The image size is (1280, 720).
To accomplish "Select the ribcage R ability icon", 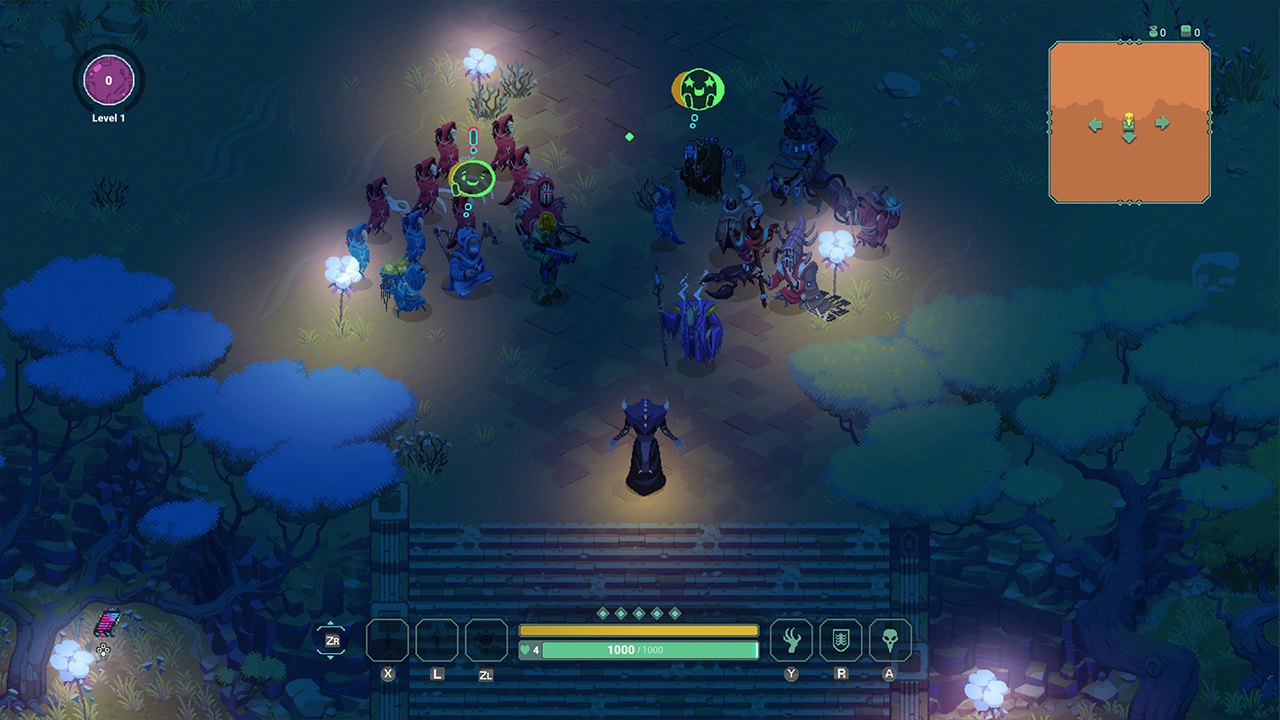I will (x=840, y=641).
